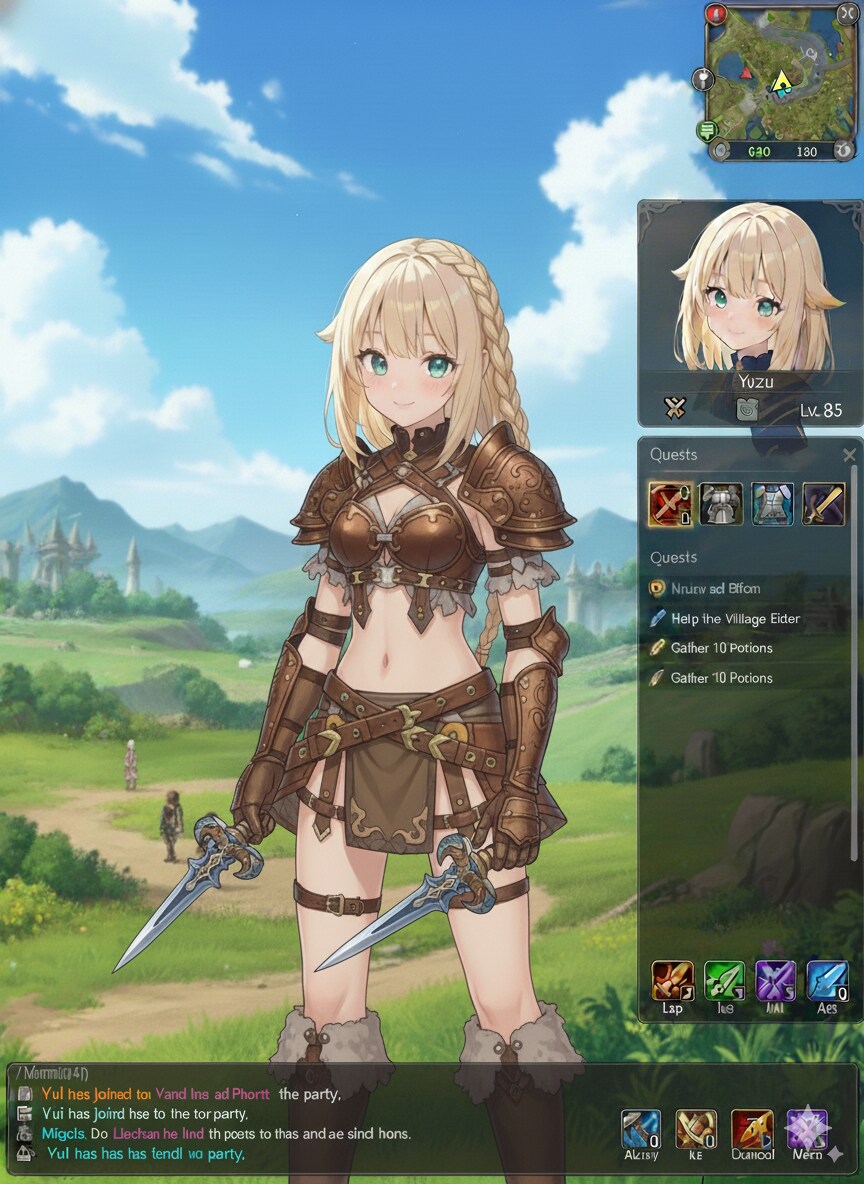Activate the blue Aes blade skill
The height and width of the screenshot is (1184, 864).
point(827,981)
